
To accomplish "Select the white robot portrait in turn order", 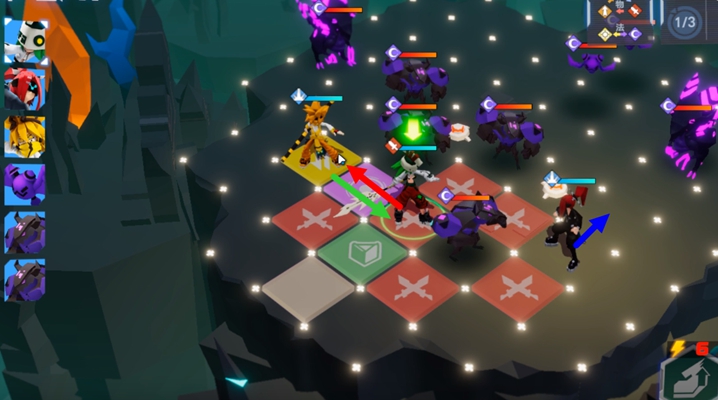I will point(25,40).
